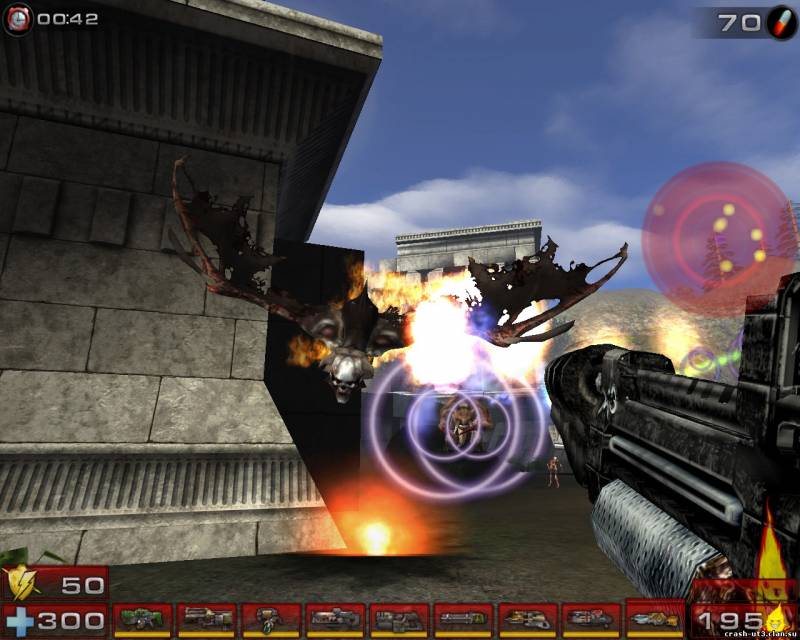Viewport: 800px width, 640px height.
Task: Select the Link Gun weapon slot
Action: point(399,620)
